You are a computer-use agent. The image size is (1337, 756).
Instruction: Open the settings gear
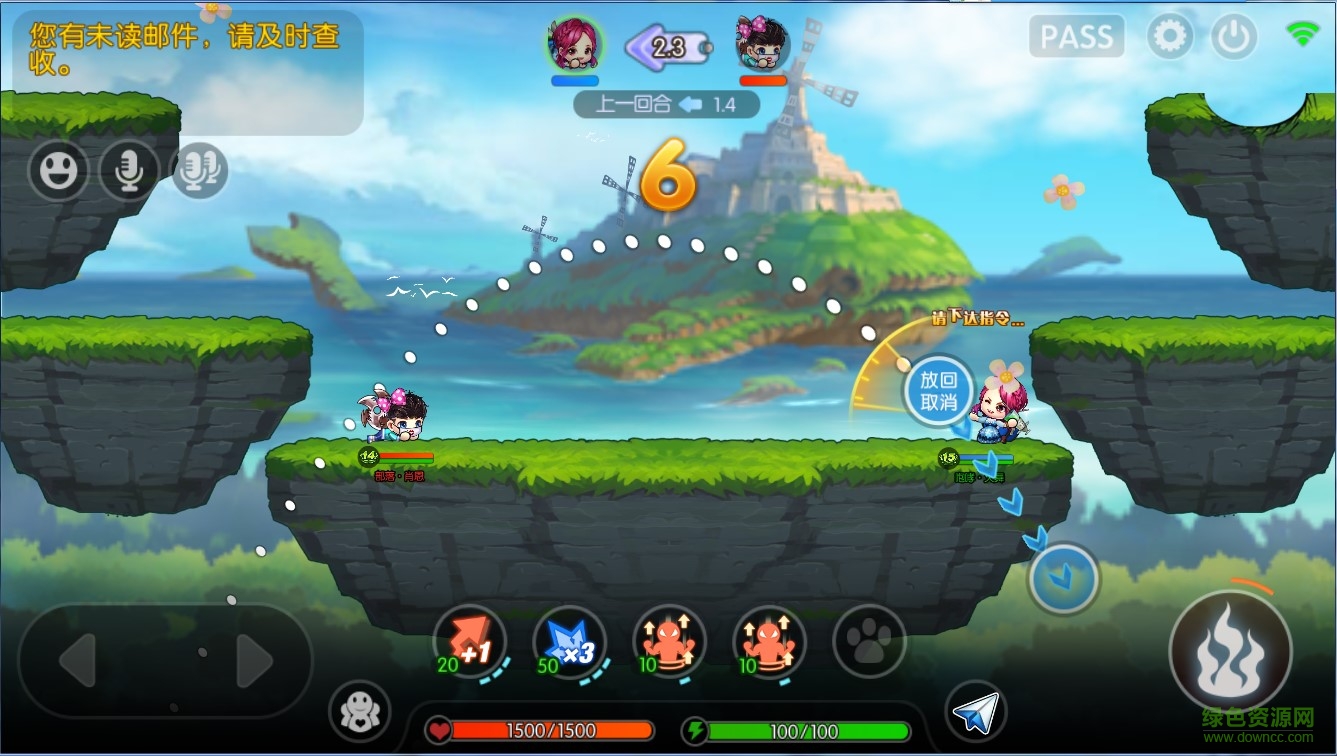coord(1170,36)
